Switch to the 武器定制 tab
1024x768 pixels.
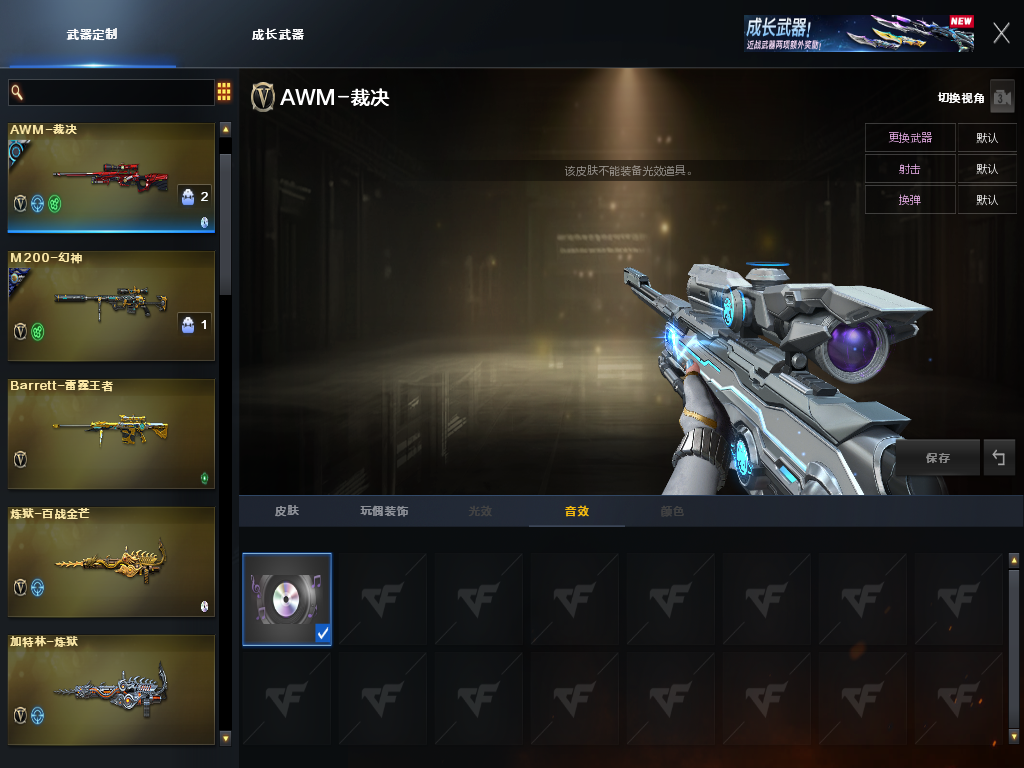click(x=92, y=34)
